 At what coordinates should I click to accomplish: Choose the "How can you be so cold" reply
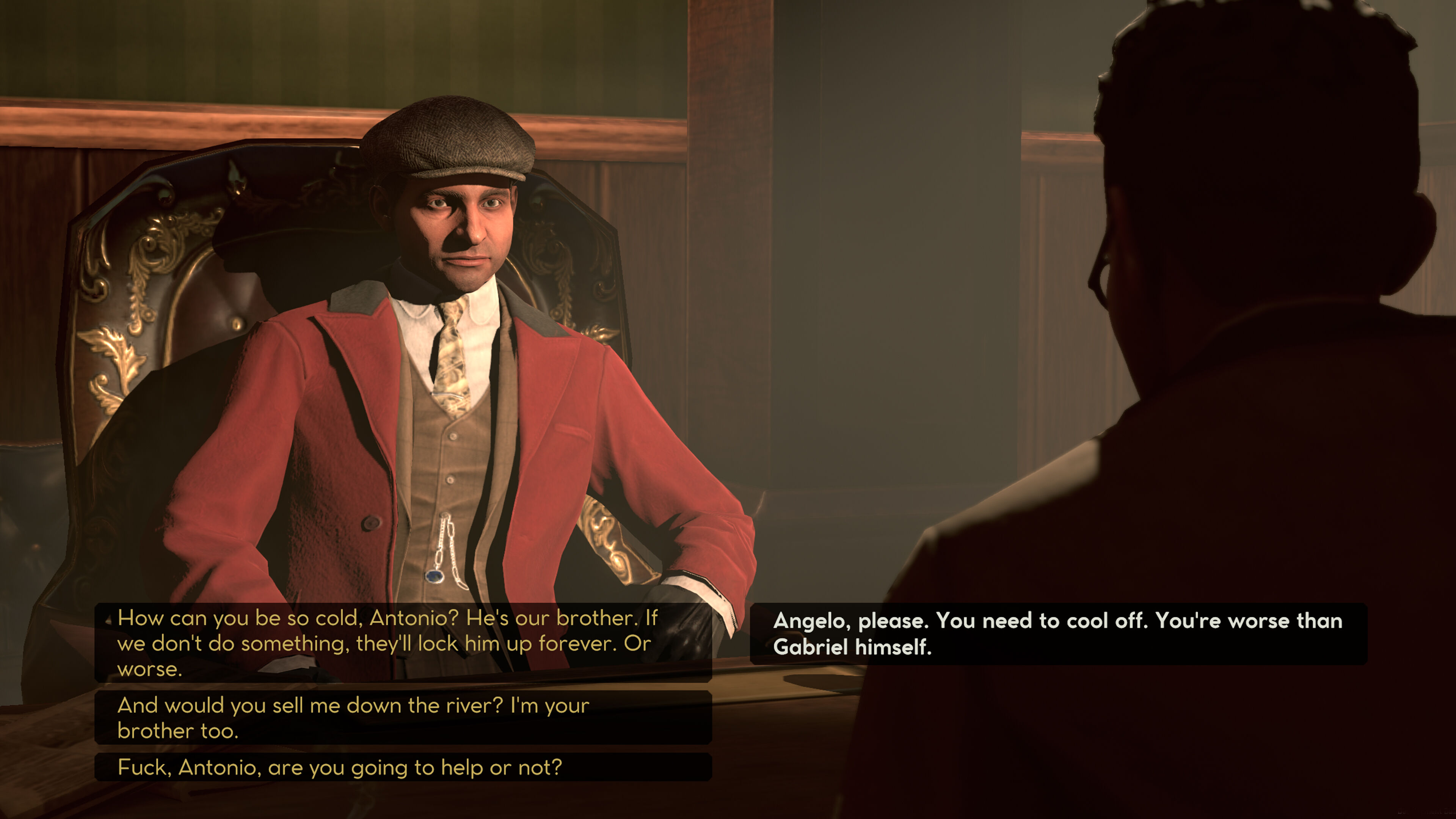click(402, 643)
